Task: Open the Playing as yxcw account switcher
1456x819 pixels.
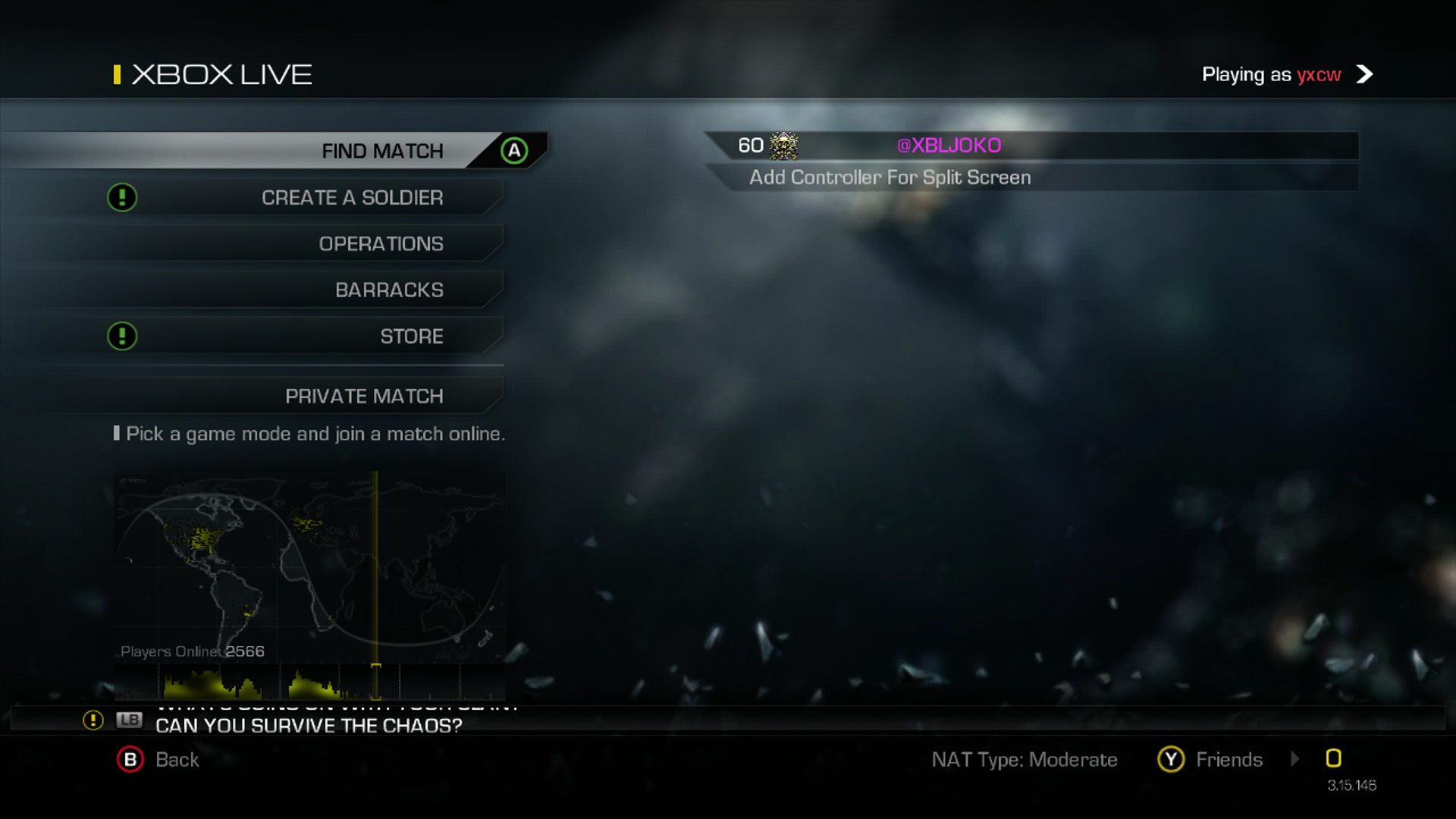Action: 1271,74
